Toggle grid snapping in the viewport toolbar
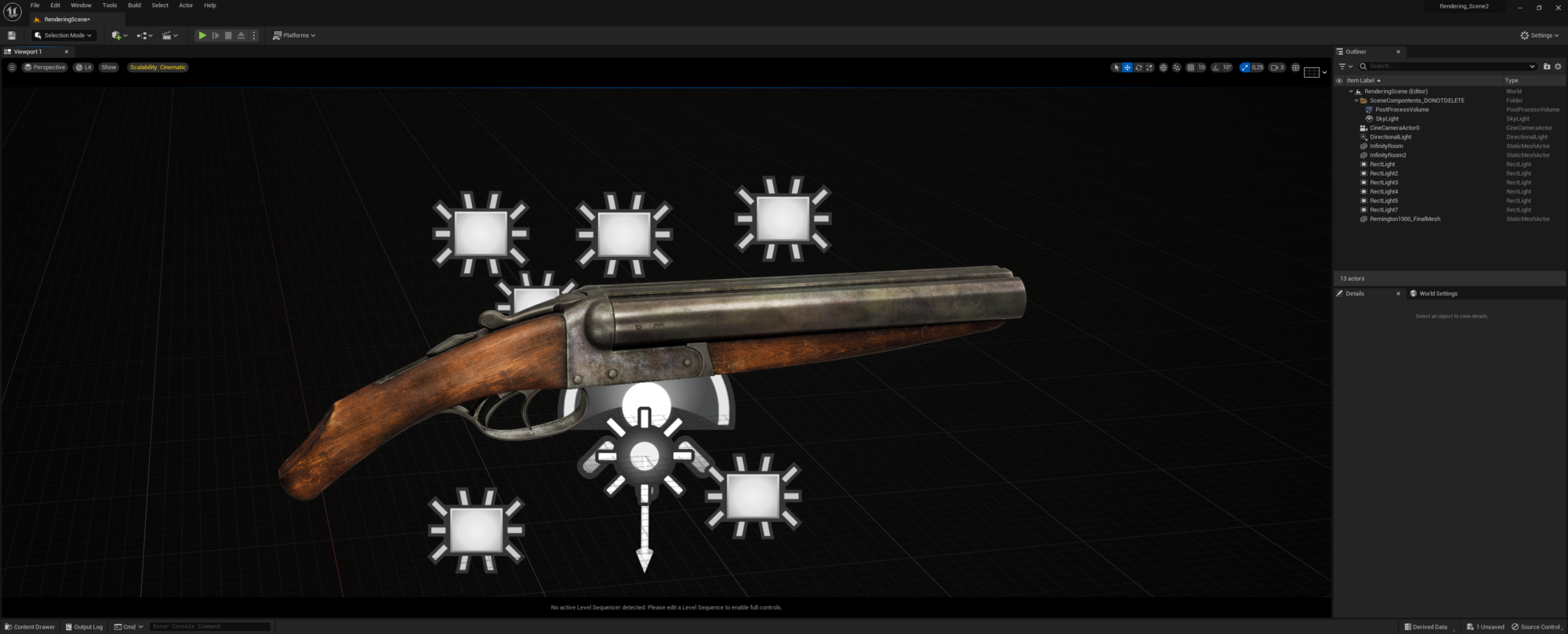This screenshot has height=634, width=1568. coord(1190,67)
